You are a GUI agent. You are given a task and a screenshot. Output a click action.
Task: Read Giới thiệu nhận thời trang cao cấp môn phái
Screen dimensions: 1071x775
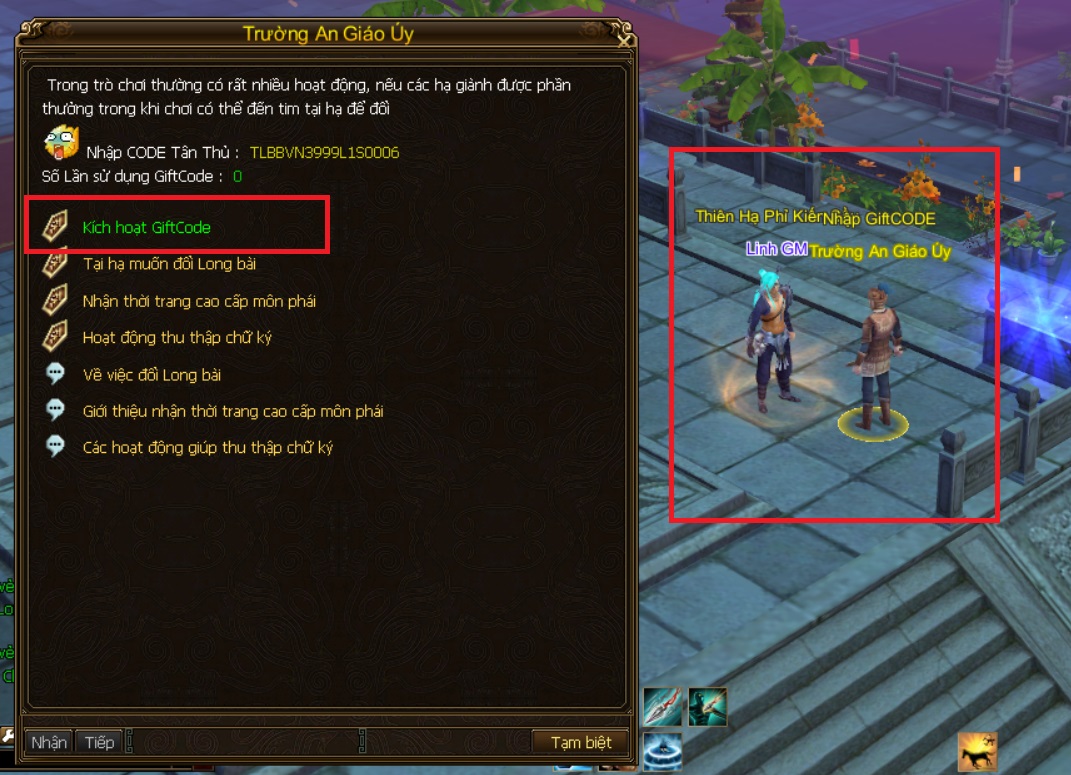[x=232, y=411]
